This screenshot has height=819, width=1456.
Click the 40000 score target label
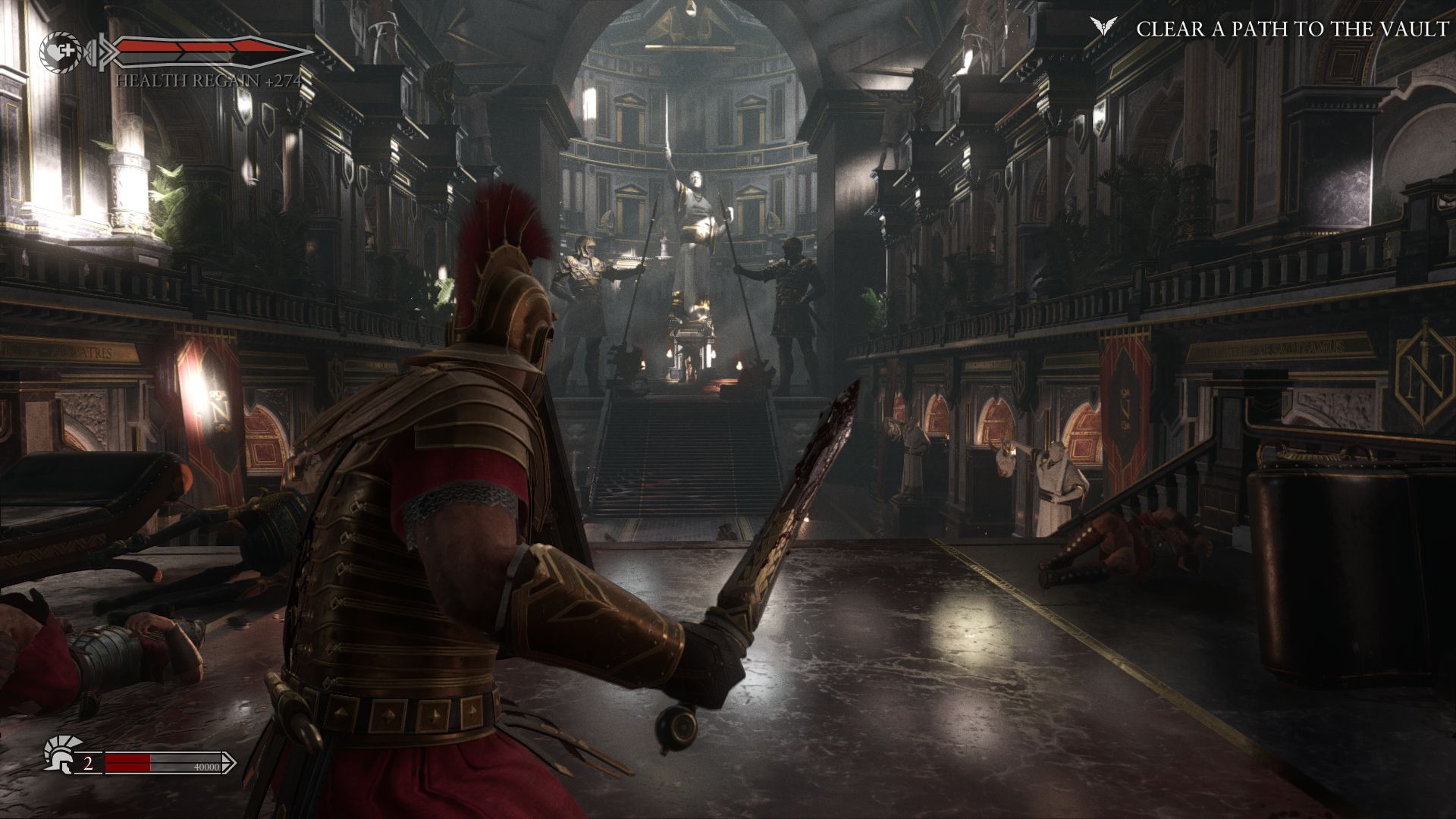pyautogui.click(x=206, y=767)
